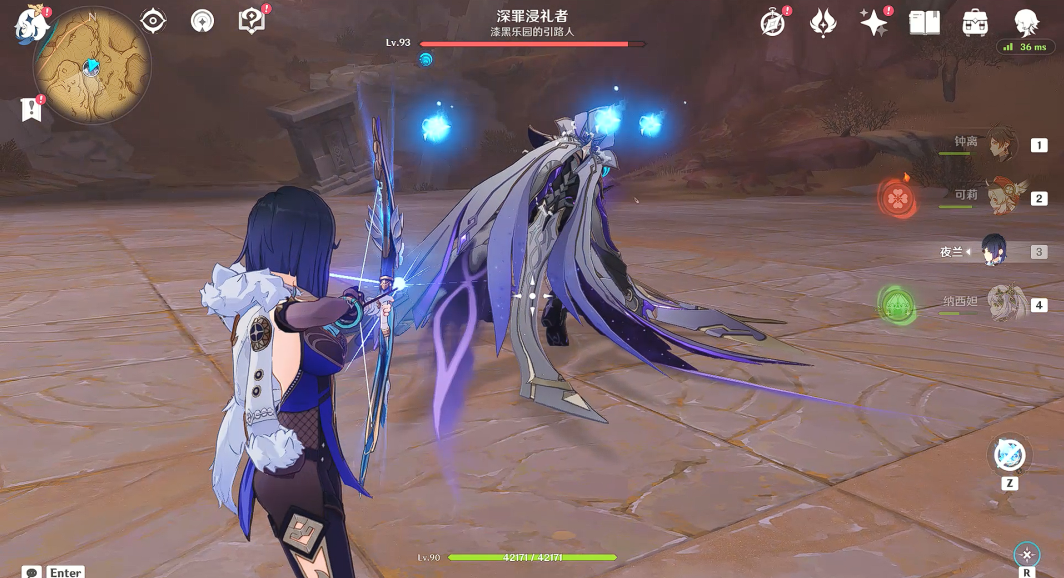Image resolution: width=1064 pixels, height=578 pixels.
Task: Open the chat speech bubble
Action: click(32, 572)
